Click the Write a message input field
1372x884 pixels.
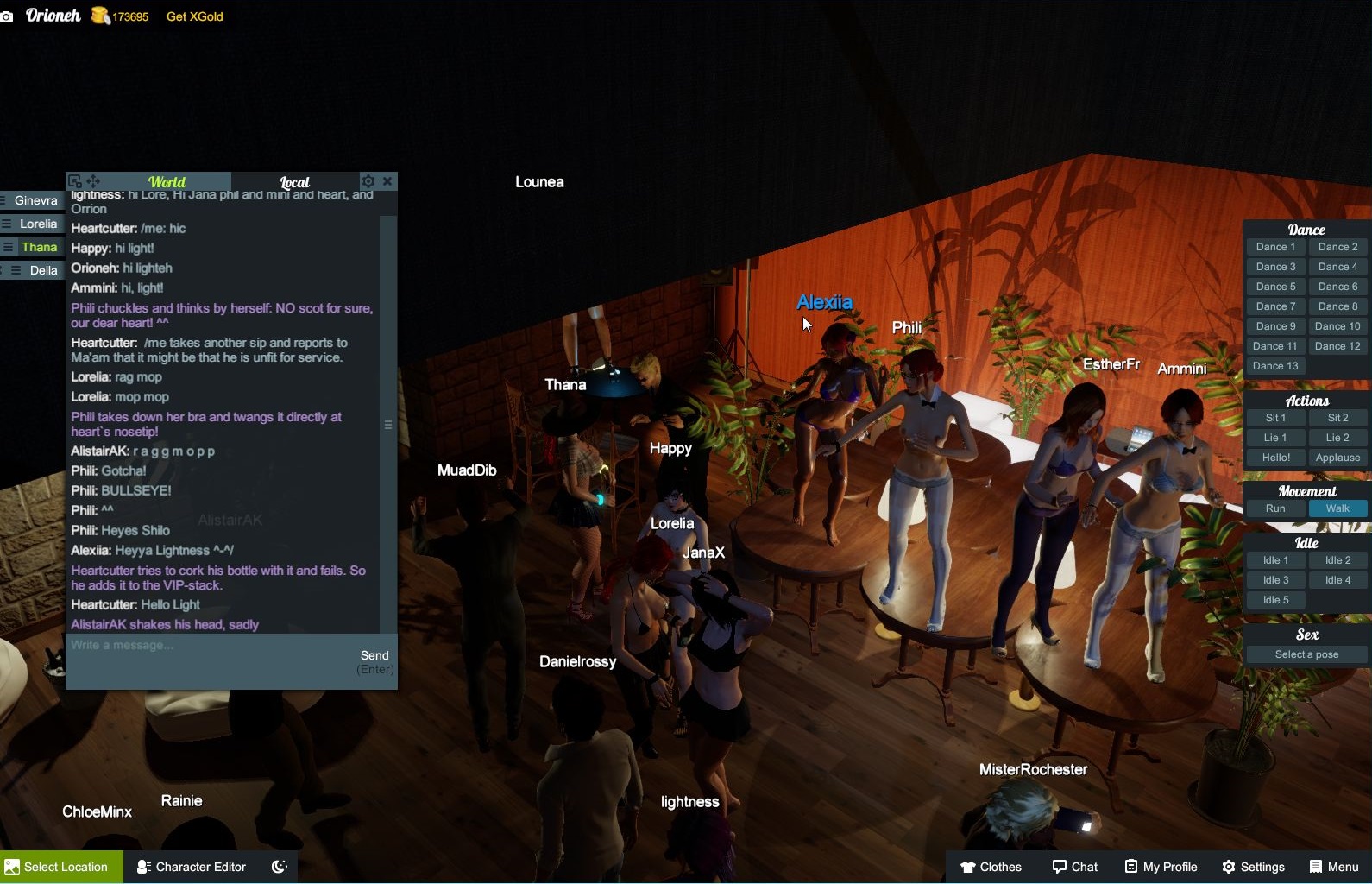(173, 645)
